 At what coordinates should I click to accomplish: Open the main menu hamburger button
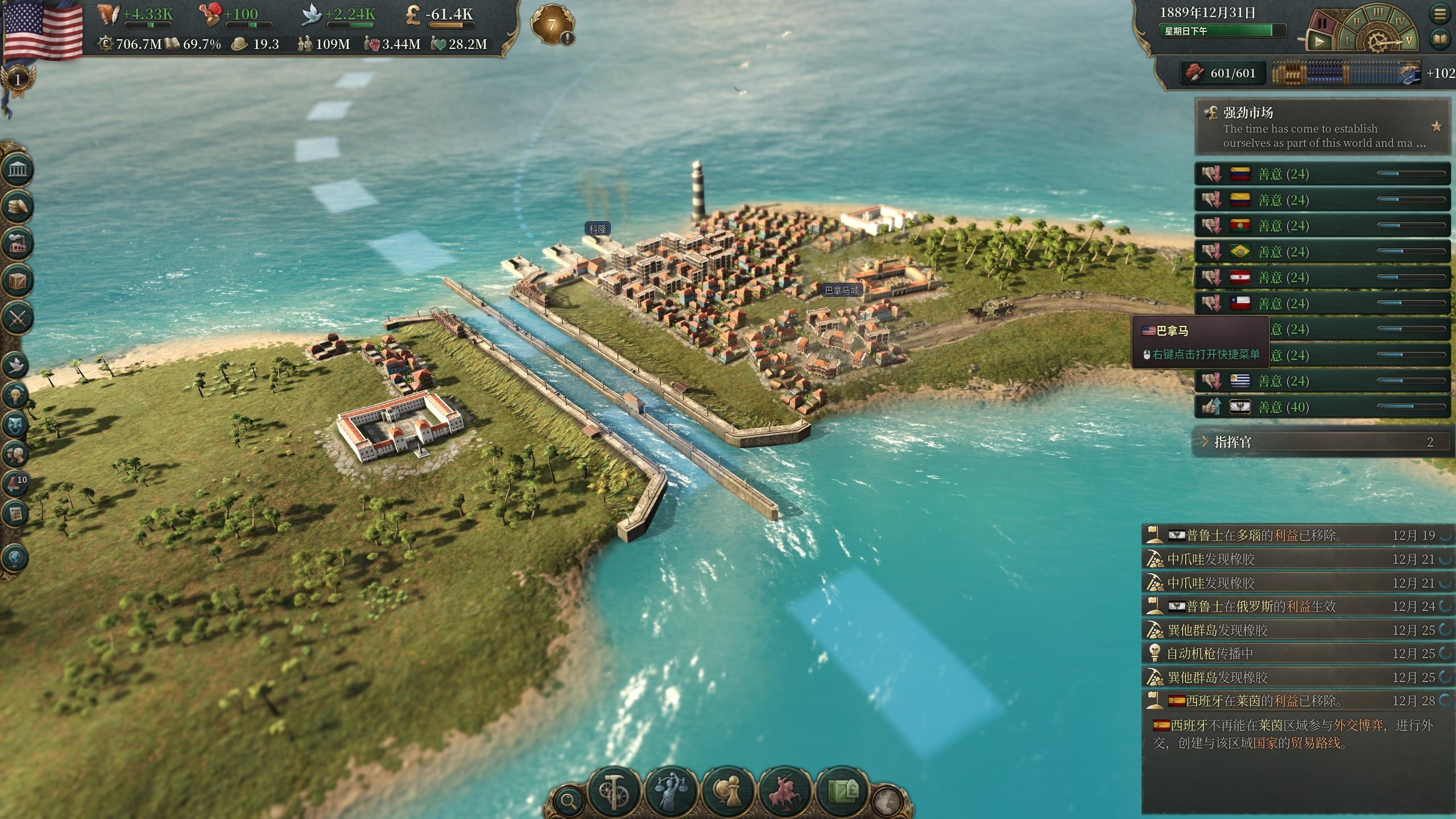pos(1440,14)
